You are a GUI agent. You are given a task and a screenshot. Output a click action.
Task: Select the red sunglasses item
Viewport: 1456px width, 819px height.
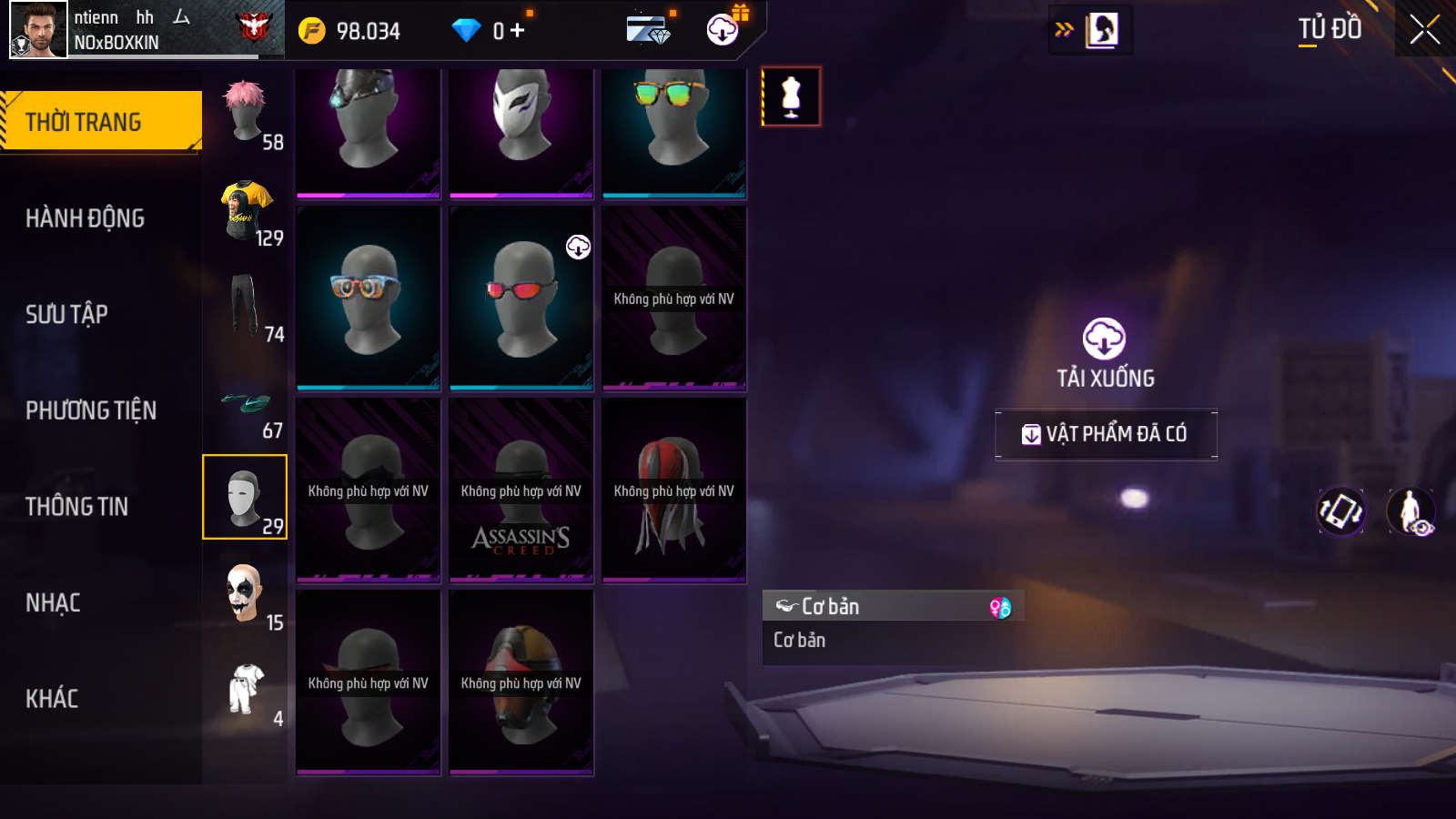[521, 298]
